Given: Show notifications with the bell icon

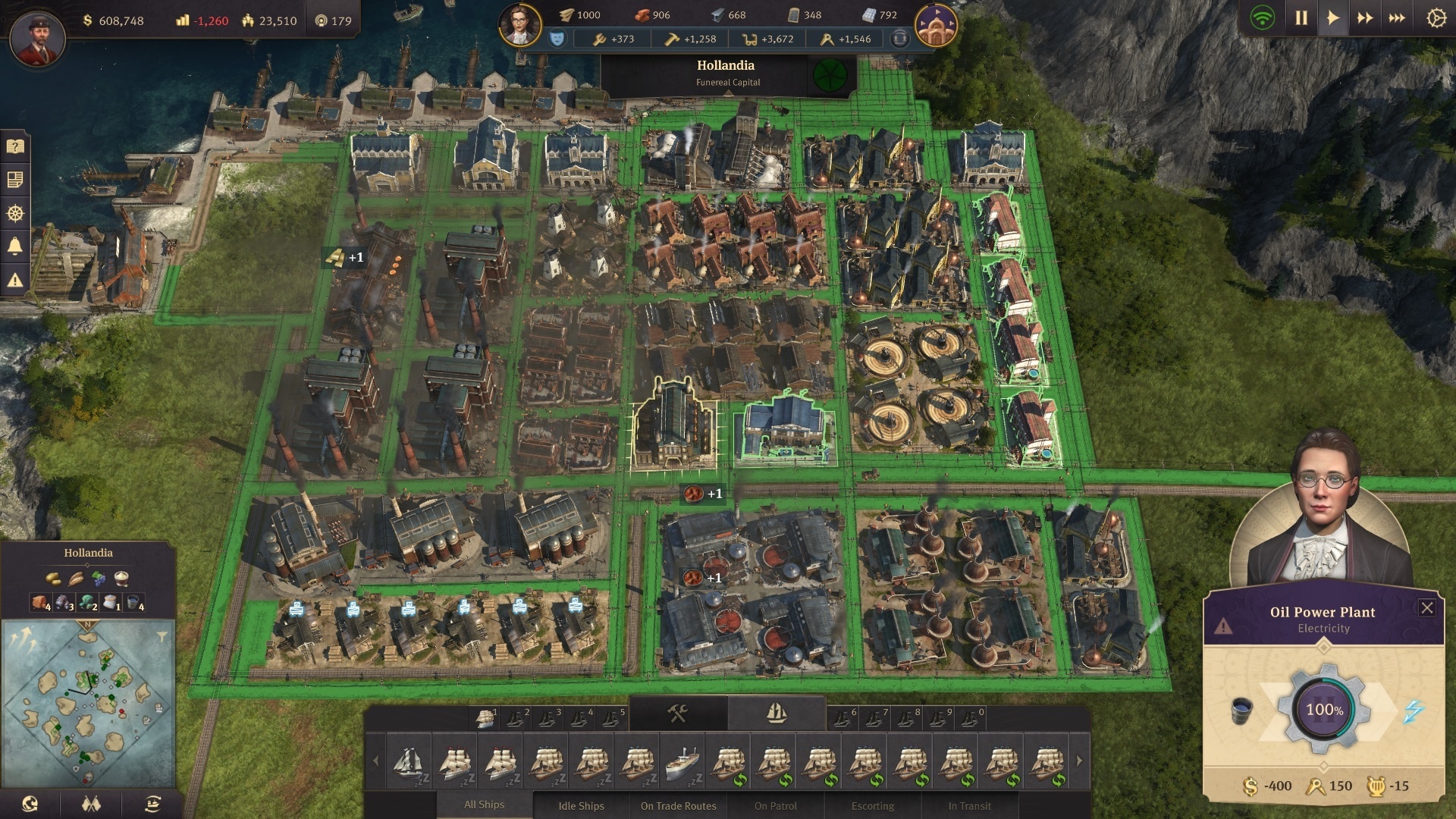Looking at the screenshot, I should [15, 246].
